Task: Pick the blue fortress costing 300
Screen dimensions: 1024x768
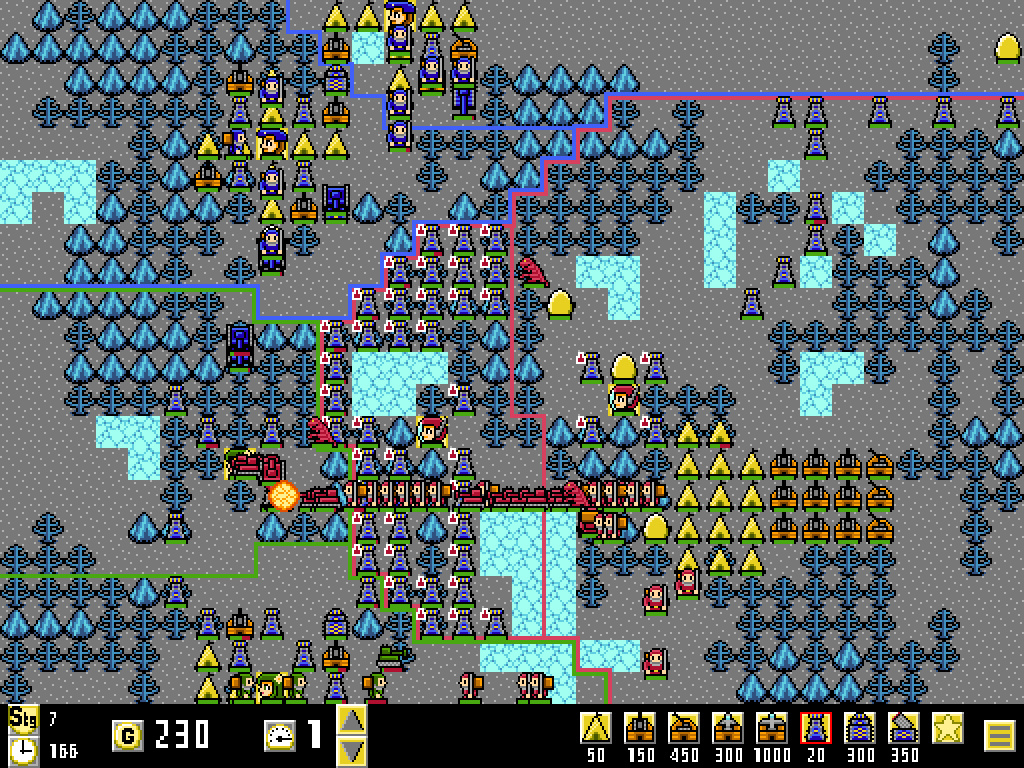Action: coord(860,728)
